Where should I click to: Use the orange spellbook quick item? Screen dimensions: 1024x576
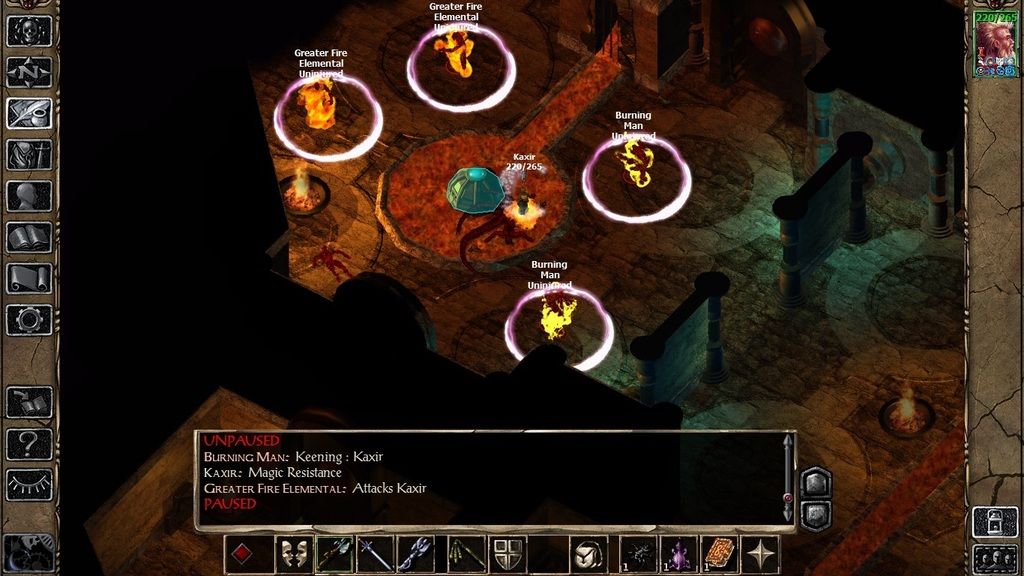click(719, 554)
